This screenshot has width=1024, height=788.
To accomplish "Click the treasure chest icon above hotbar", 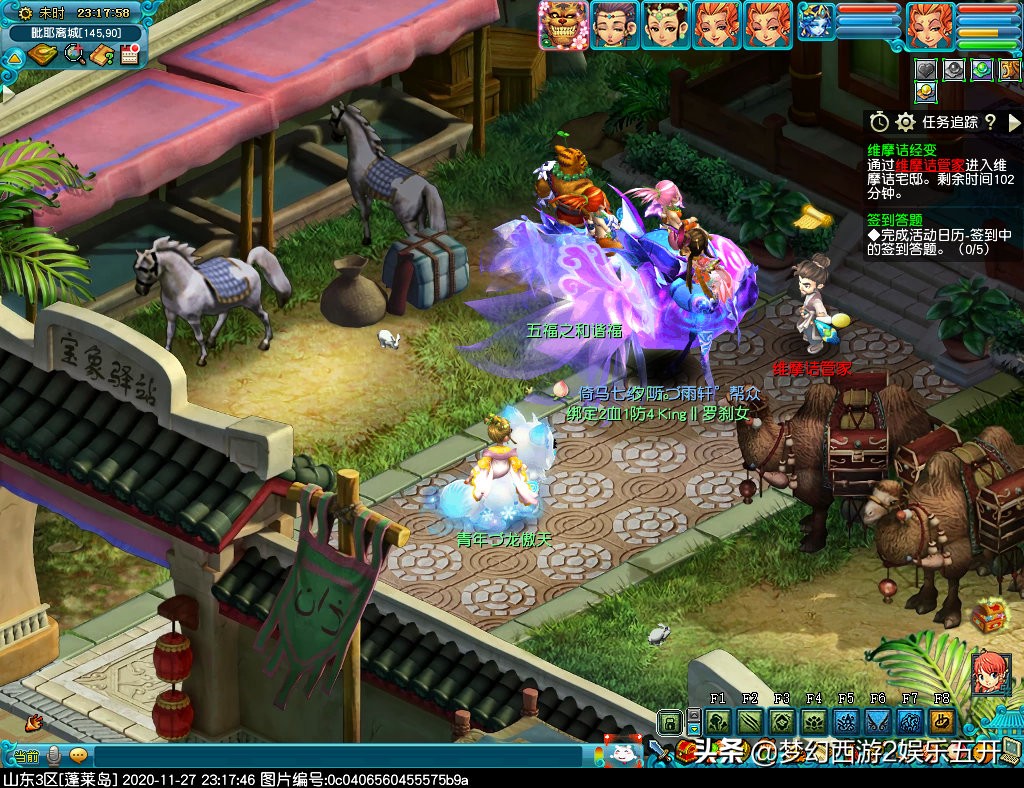I will click(x=988, y=617).
